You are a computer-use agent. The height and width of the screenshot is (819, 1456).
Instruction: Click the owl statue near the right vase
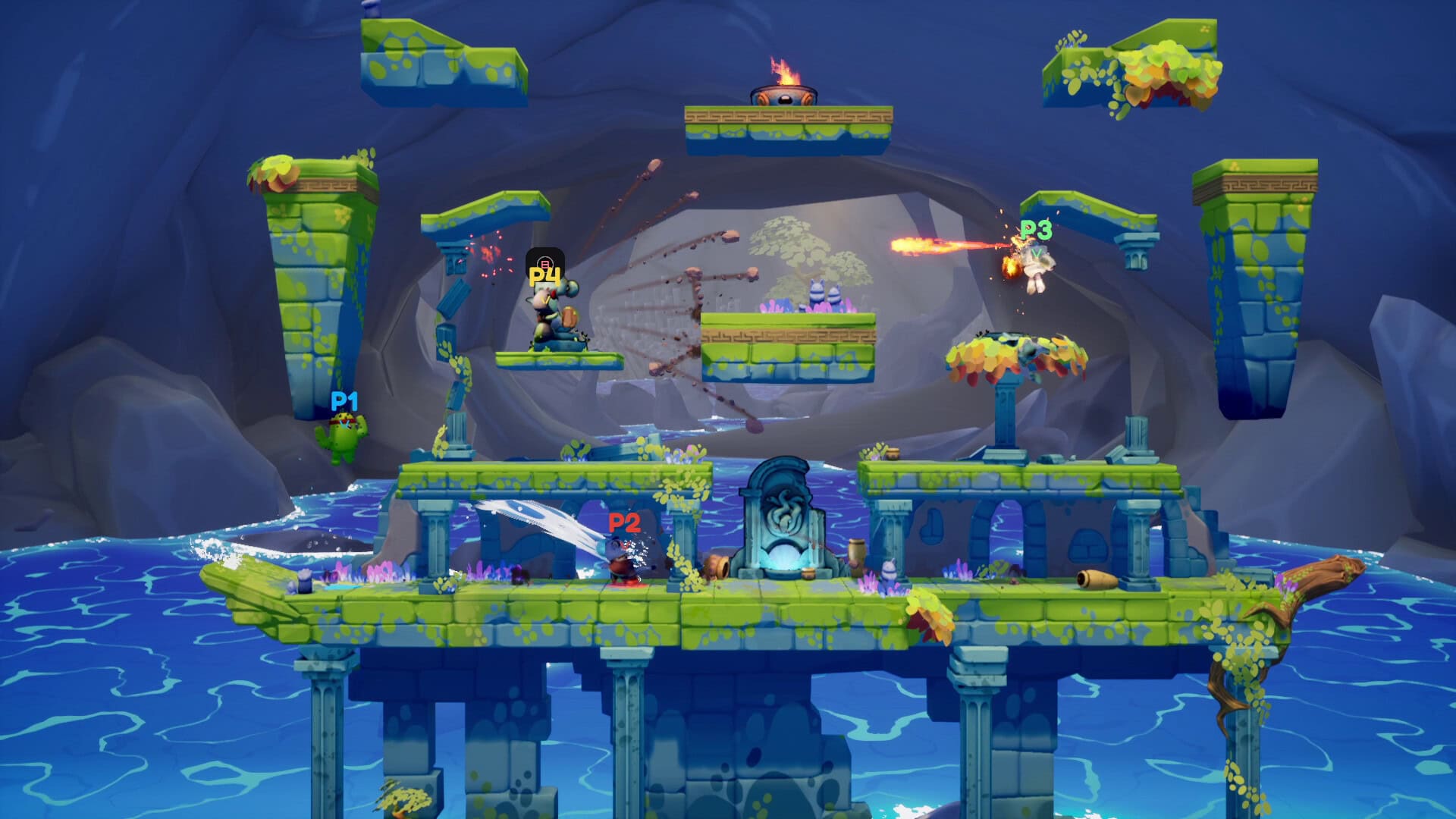click(x=889, y=570)
